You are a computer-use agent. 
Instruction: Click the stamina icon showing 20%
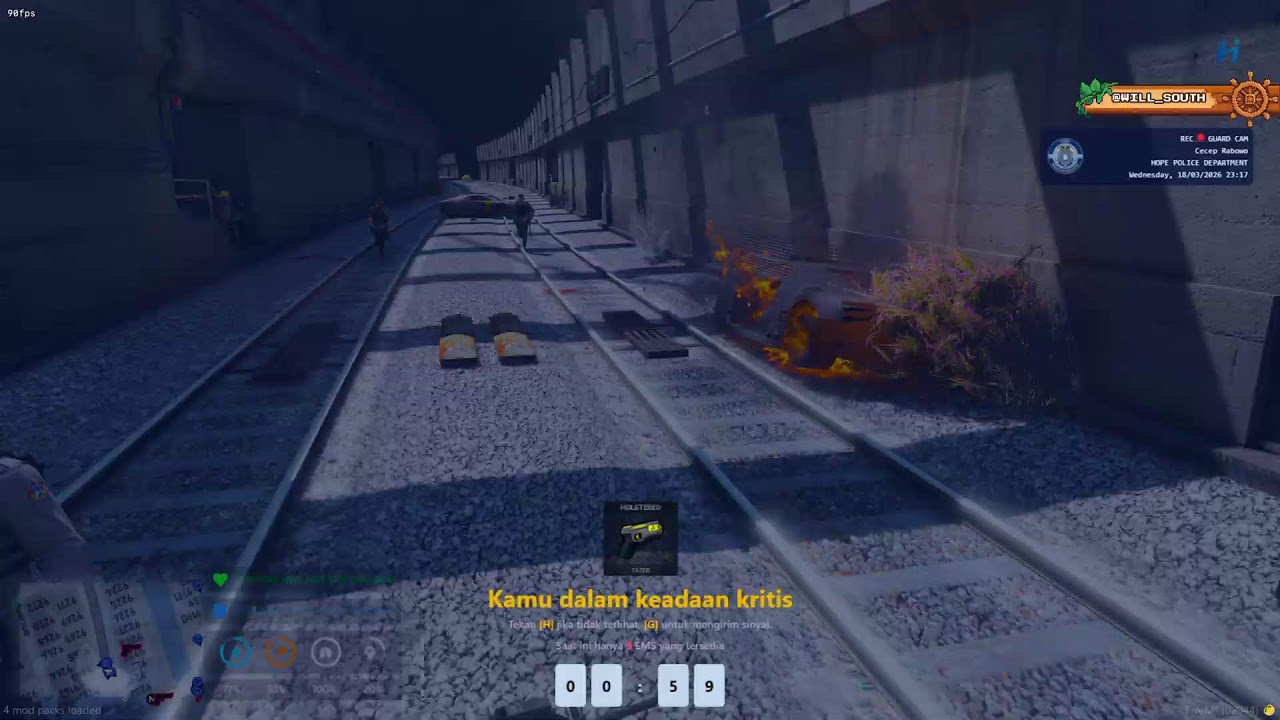[x=370, y=652]
